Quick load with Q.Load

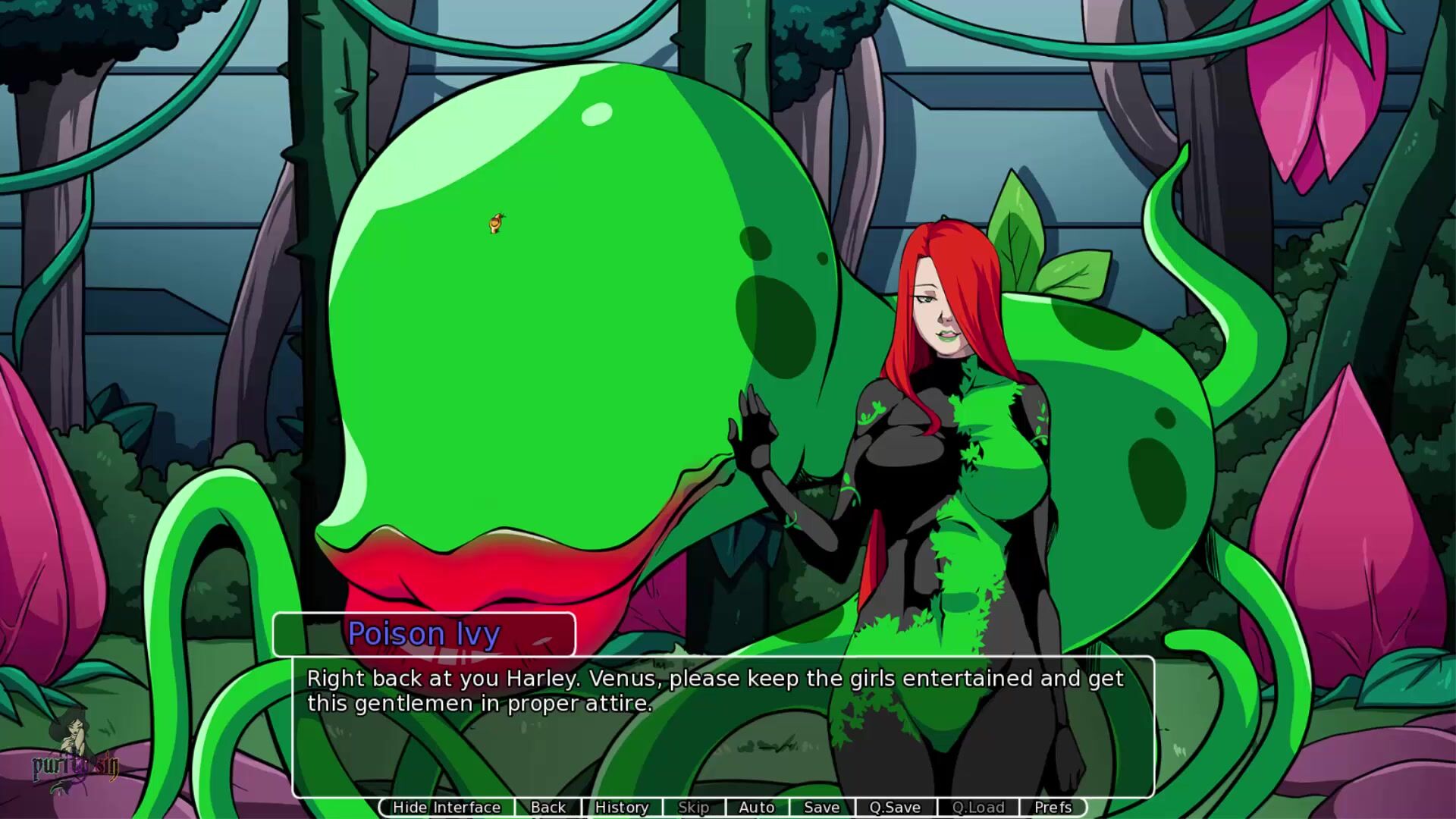978,808
